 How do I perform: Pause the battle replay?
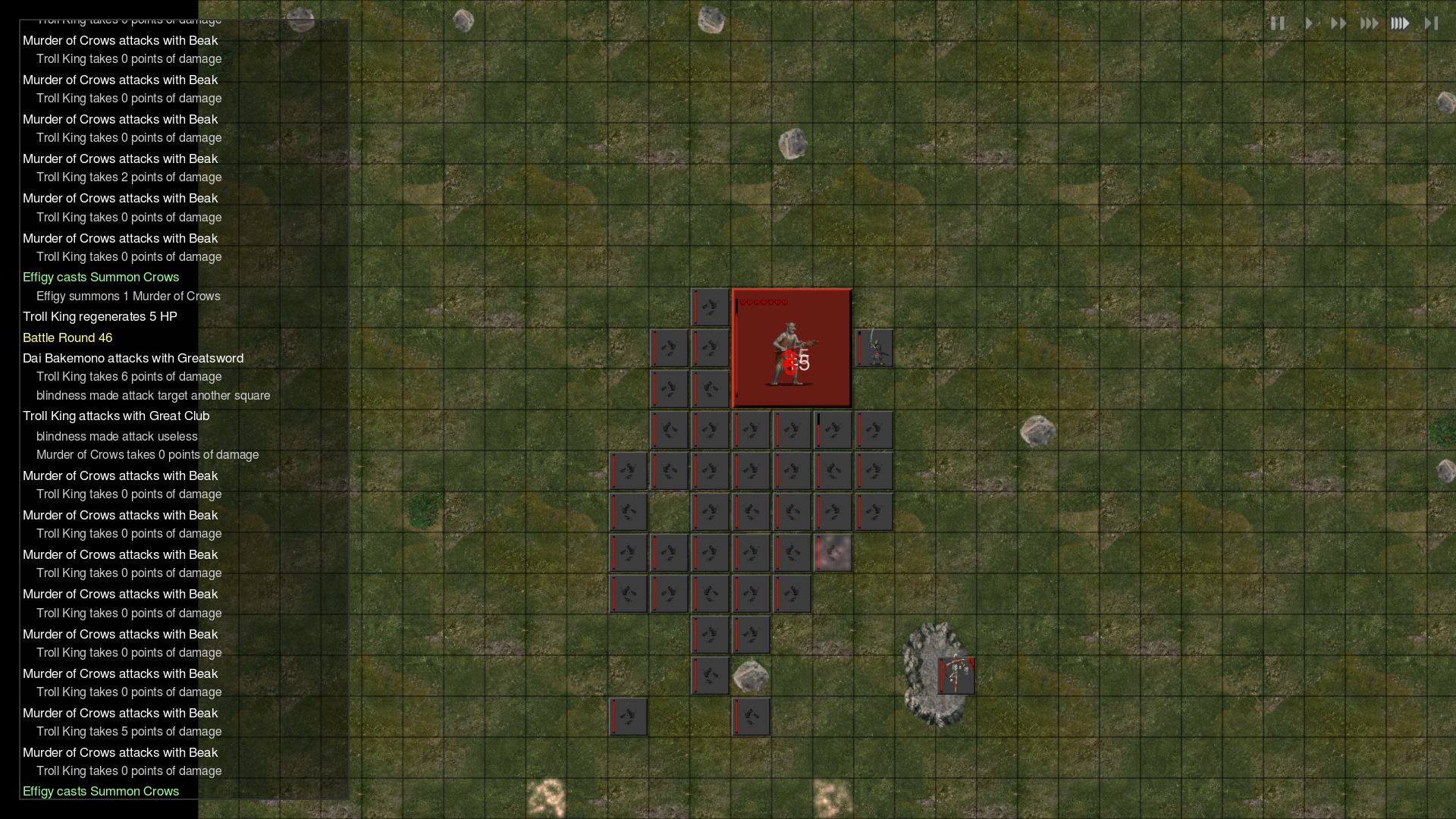[1278, 24]
